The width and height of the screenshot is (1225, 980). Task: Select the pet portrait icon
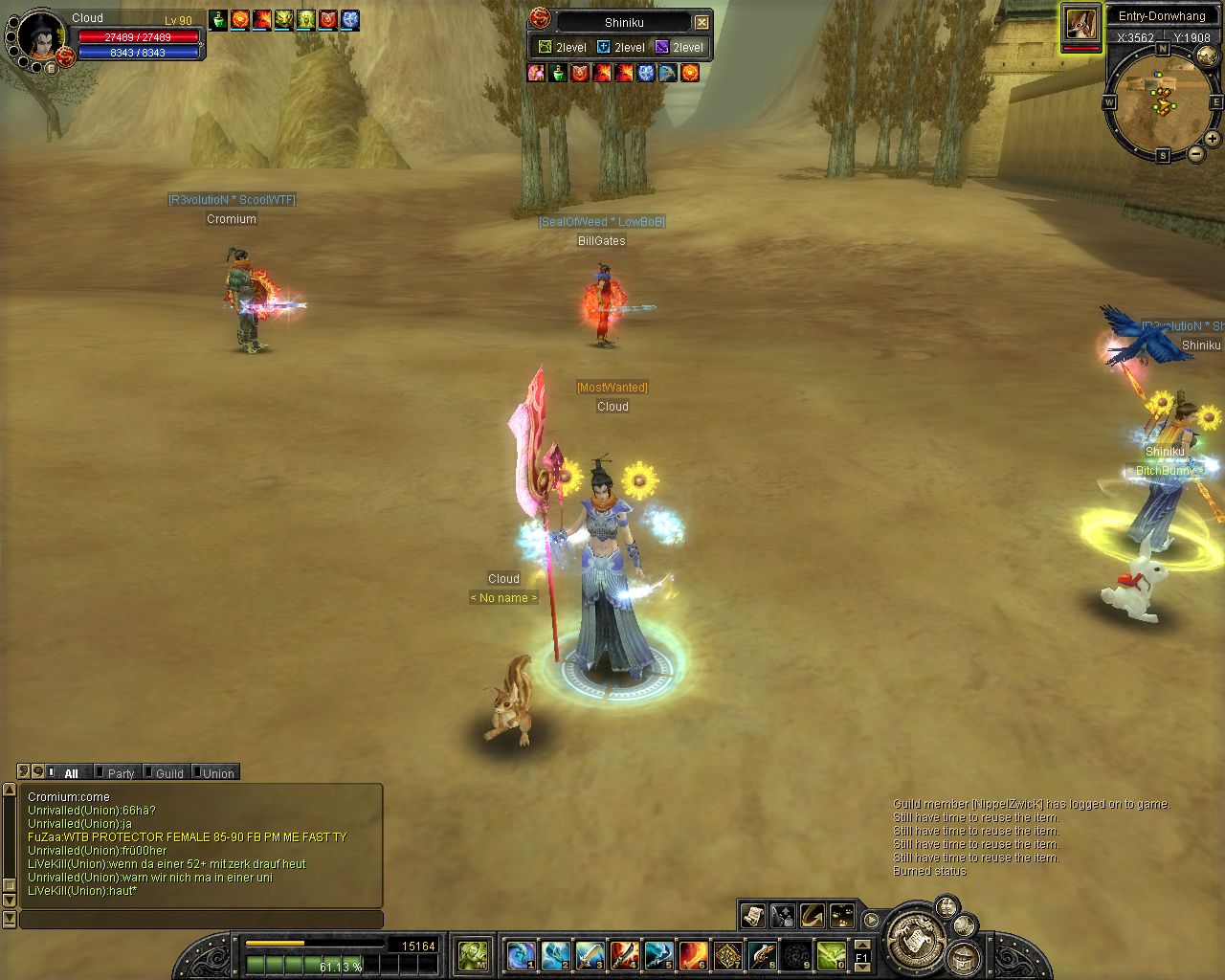1081,24
